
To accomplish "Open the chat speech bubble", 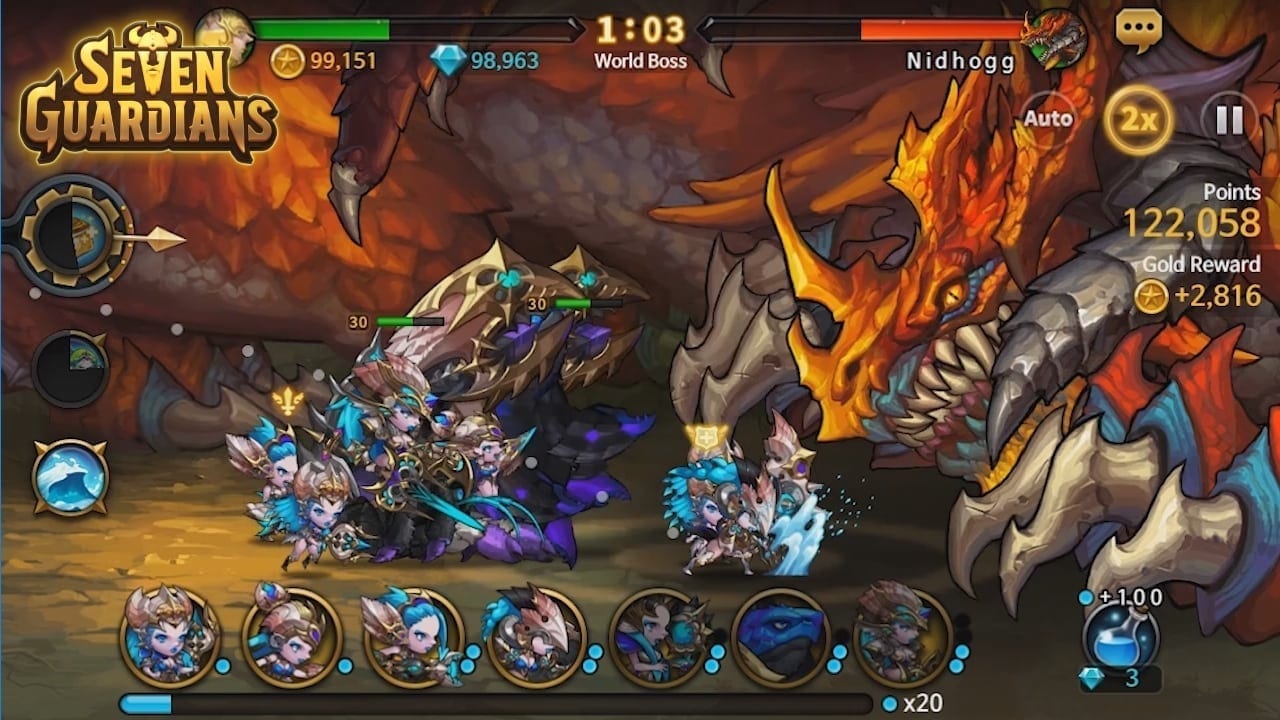I will tap(1139, 31).
